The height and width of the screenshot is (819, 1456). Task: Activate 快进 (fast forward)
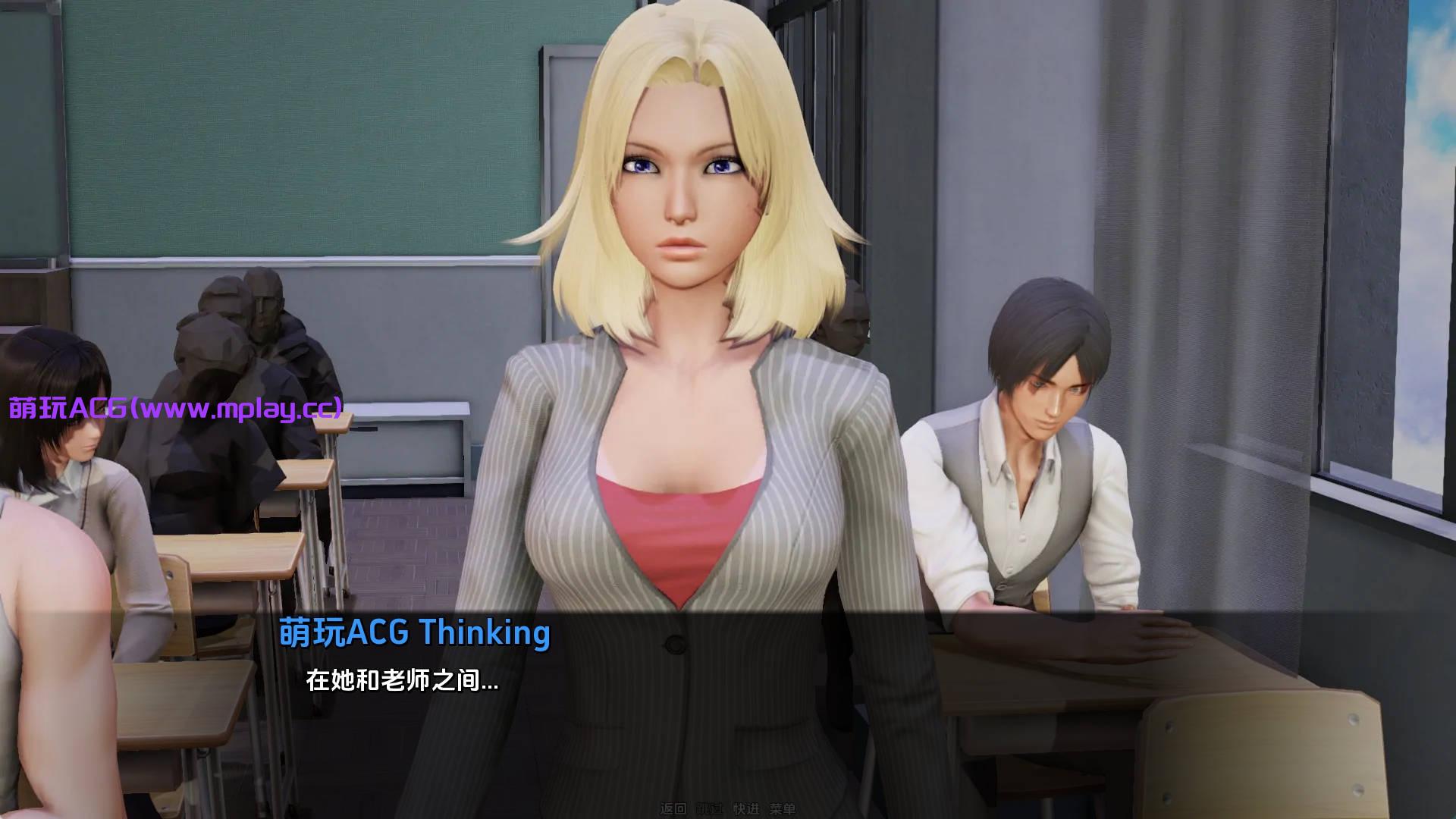(x=745, y=809)
